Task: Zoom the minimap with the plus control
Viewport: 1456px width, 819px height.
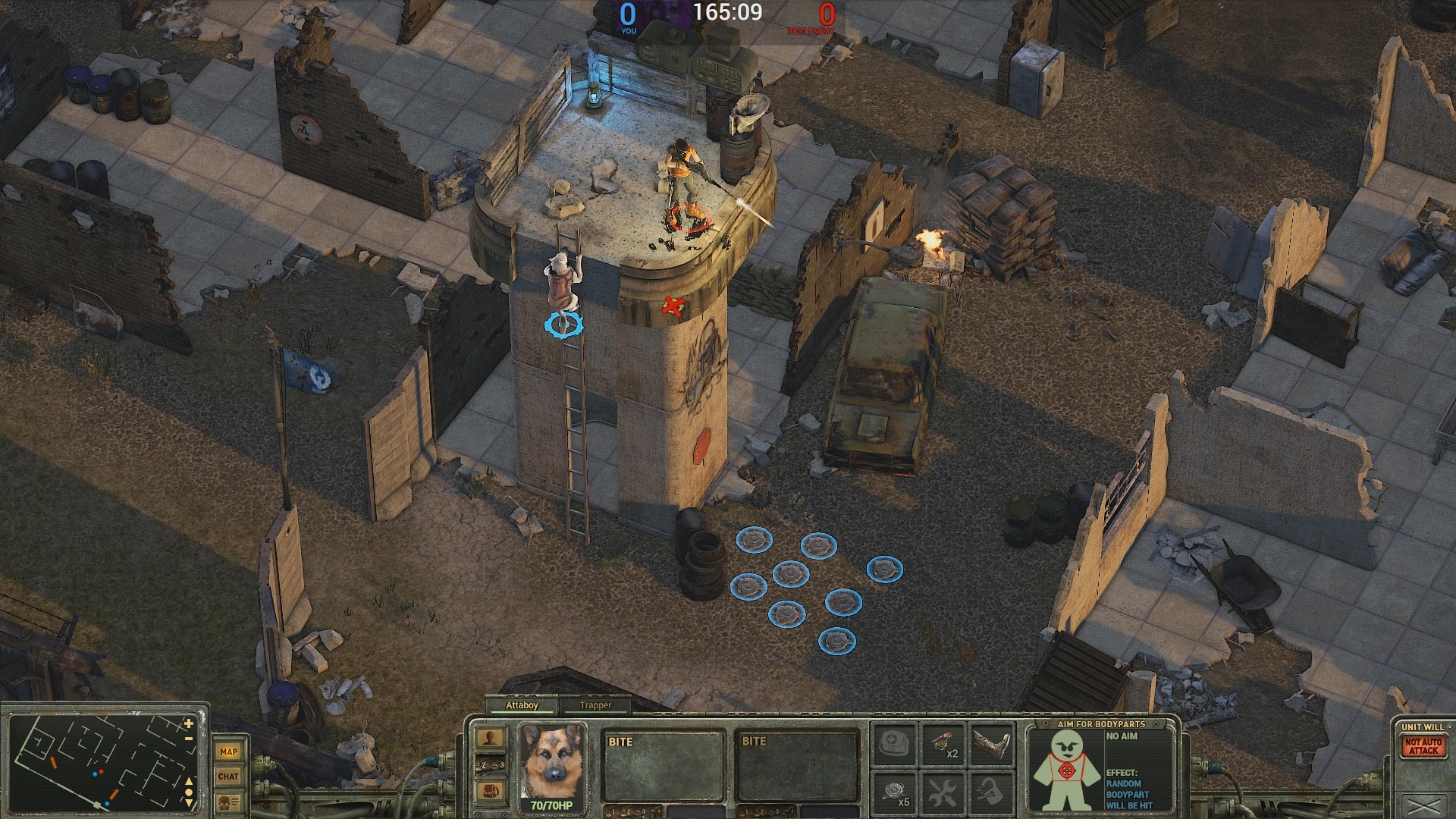Action: [187, 724]
